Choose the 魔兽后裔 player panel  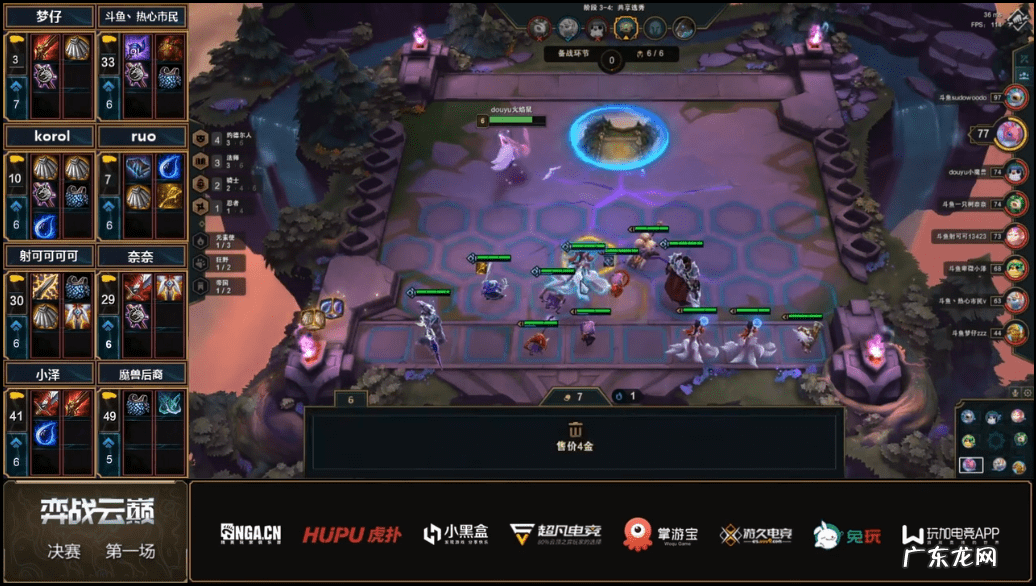[142, 374]
